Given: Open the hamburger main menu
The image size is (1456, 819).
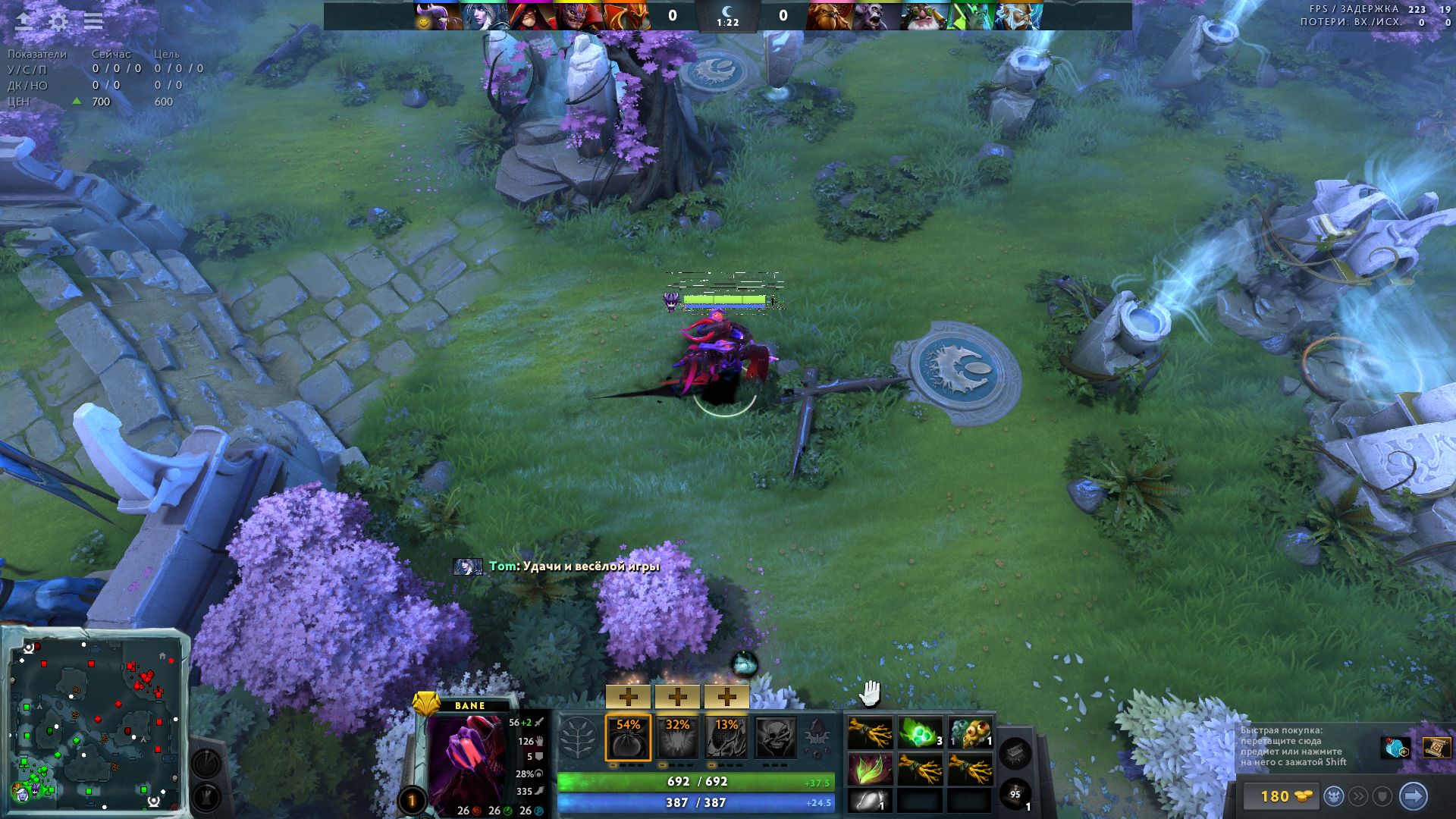Looking at the screenshot, I should click(93, 20).
